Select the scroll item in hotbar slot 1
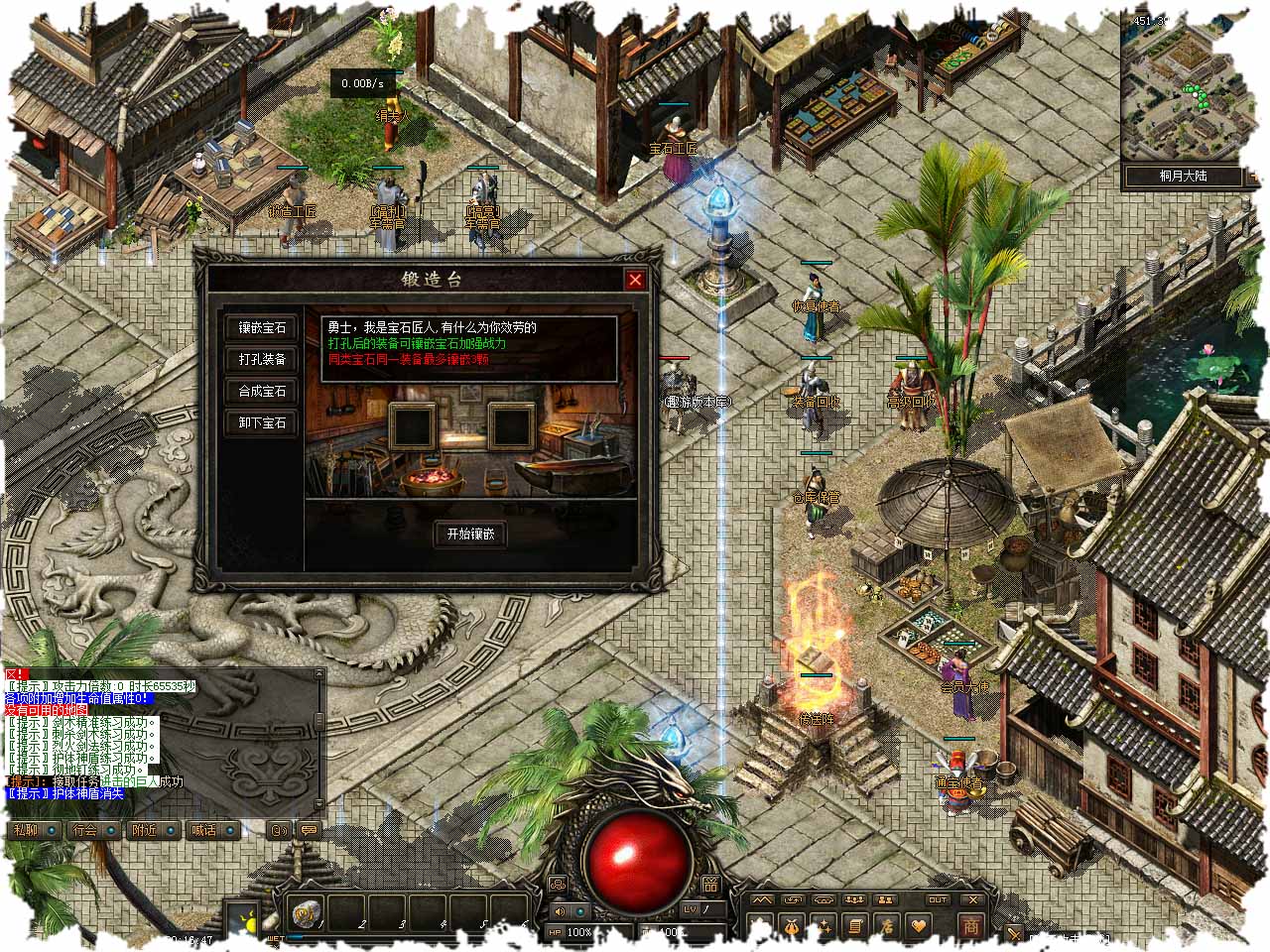Viewport: 1270px width, 952px height. tap(306, 911)
